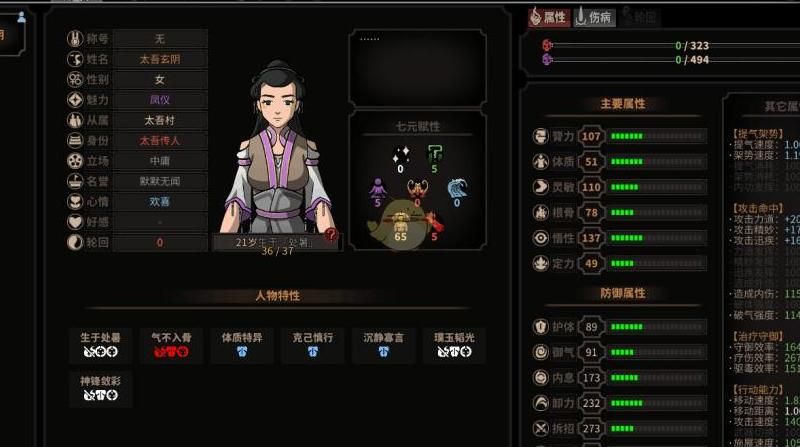Choose the 神锋敛彩 trait tile
The width and height of the screenshot is (800, 447).
[x=100, y=387]
